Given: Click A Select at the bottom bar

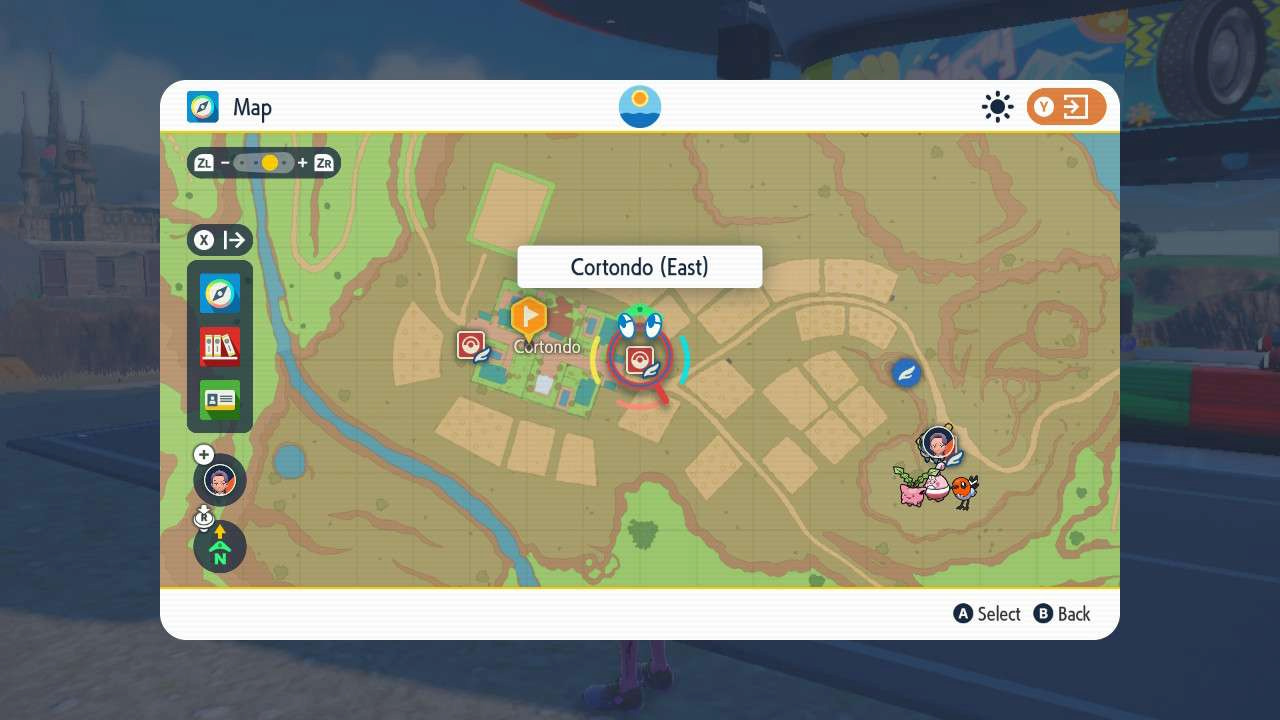Looking at the screenshot, I should click(987, 614).
